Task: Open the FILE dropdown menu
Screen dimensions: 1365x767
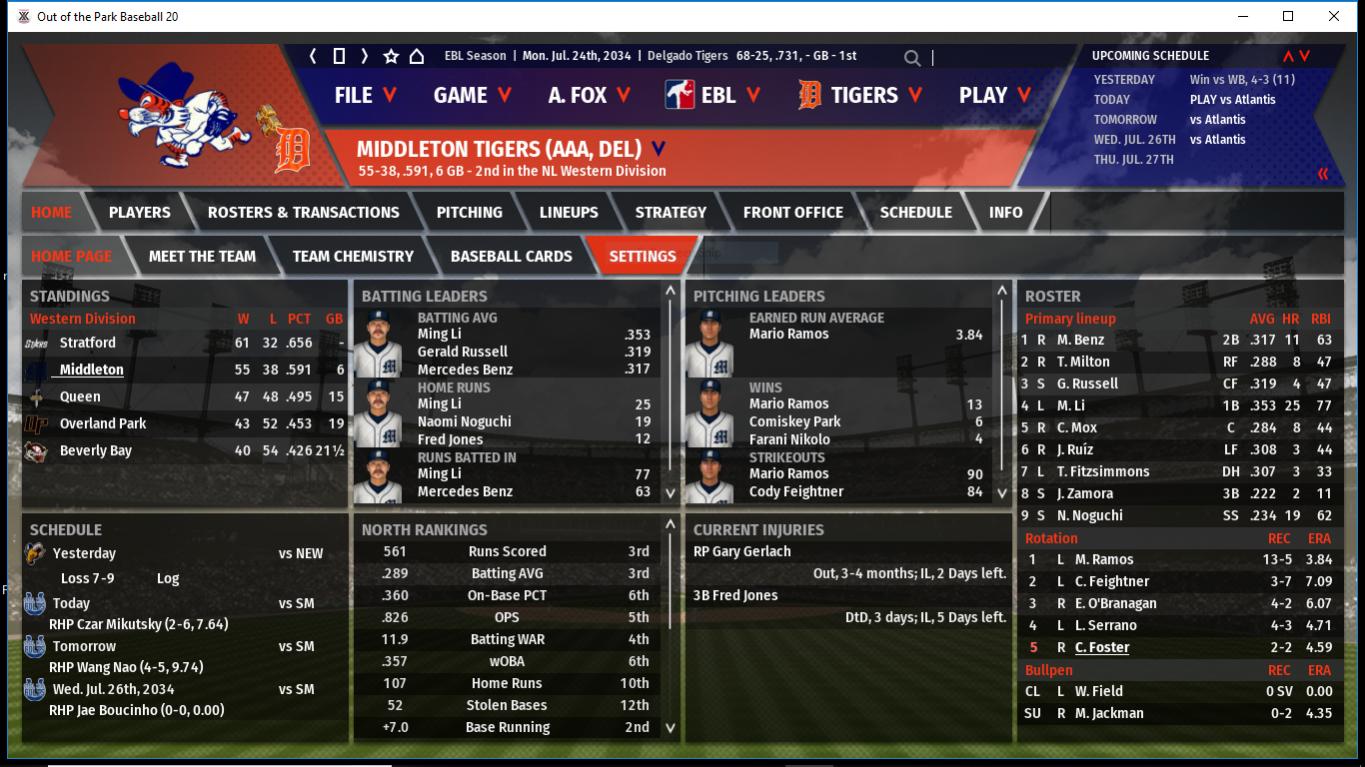Action: (365, 95)
